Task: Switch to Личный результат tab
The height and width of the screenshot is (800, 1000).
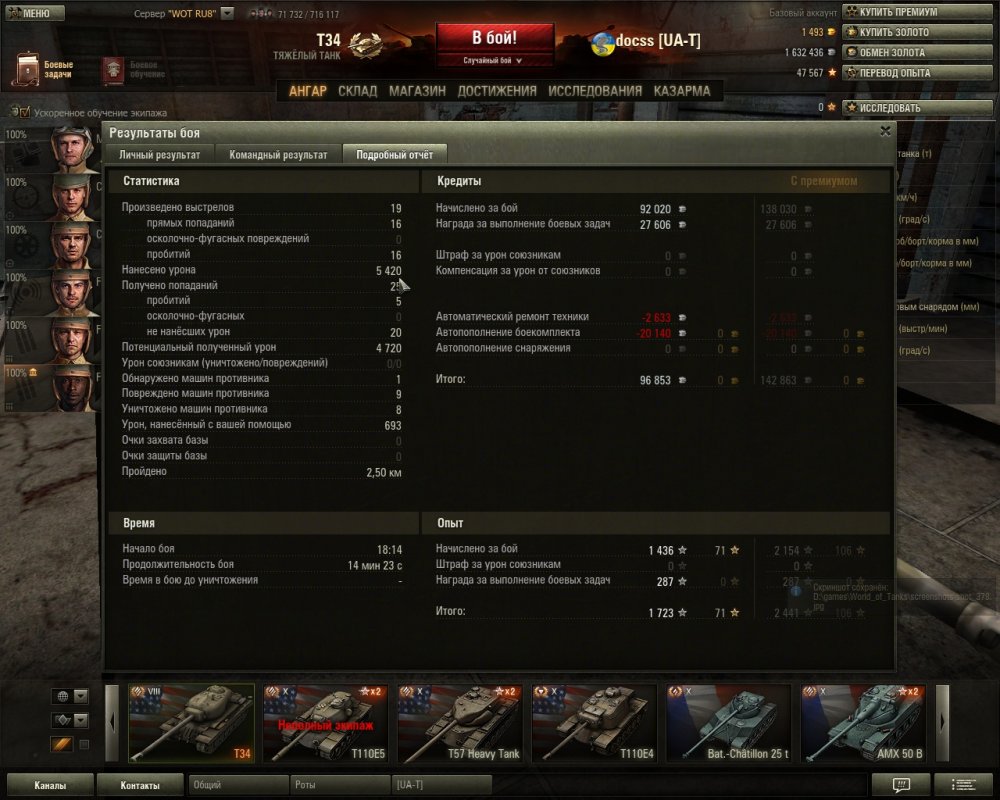Action: click(x=160, y=155)
